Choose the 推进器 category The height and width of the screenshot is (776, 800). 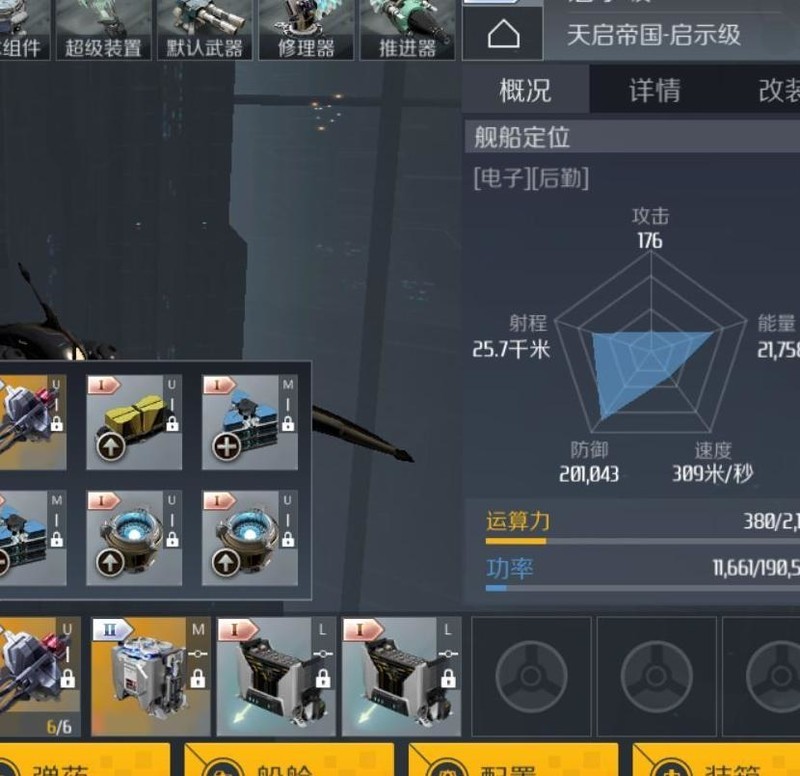[408, 29]
